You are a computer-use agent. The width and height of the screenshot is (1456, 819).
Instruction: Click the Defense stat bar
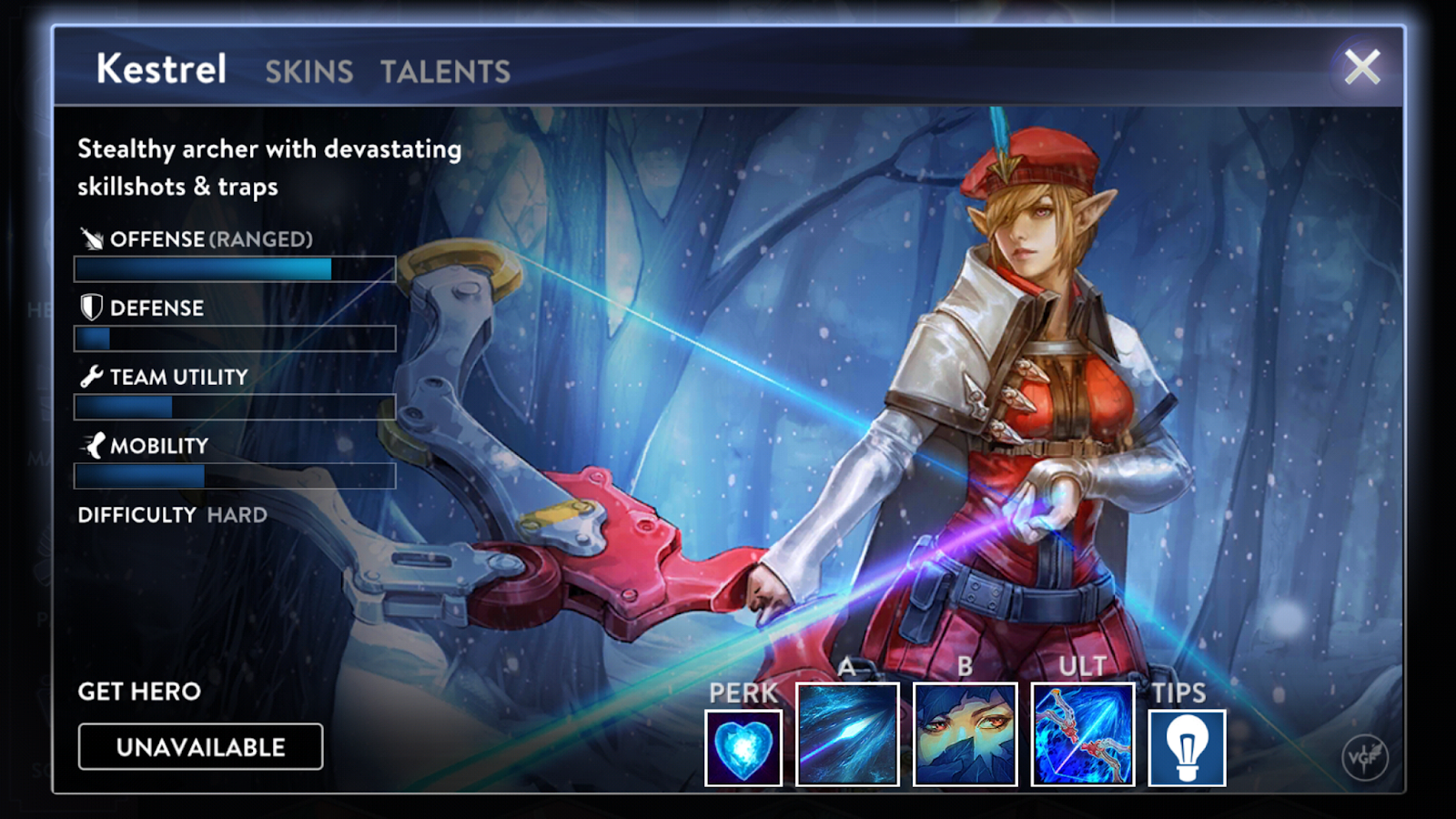point(234,339)
